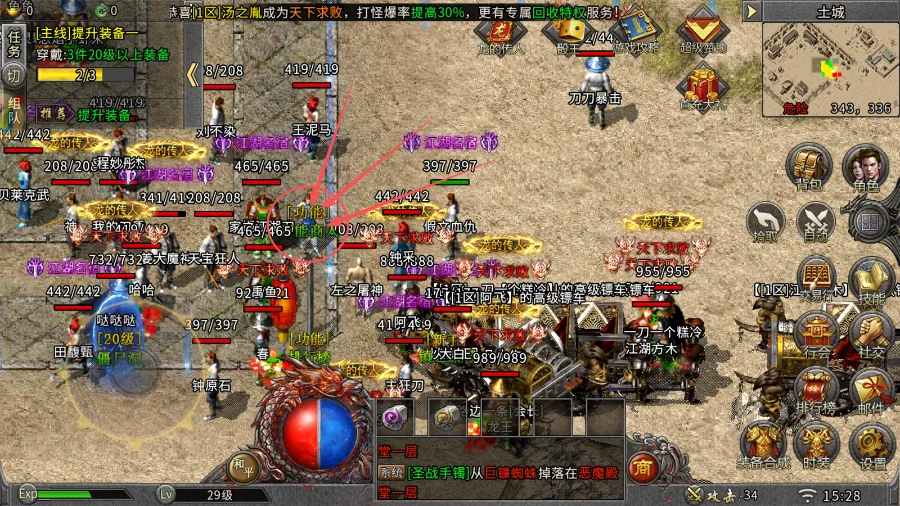Open the 设置 settings gear
Image resolution: width=900 pixels, height=506 pixels.
click(x=872, y=445)
